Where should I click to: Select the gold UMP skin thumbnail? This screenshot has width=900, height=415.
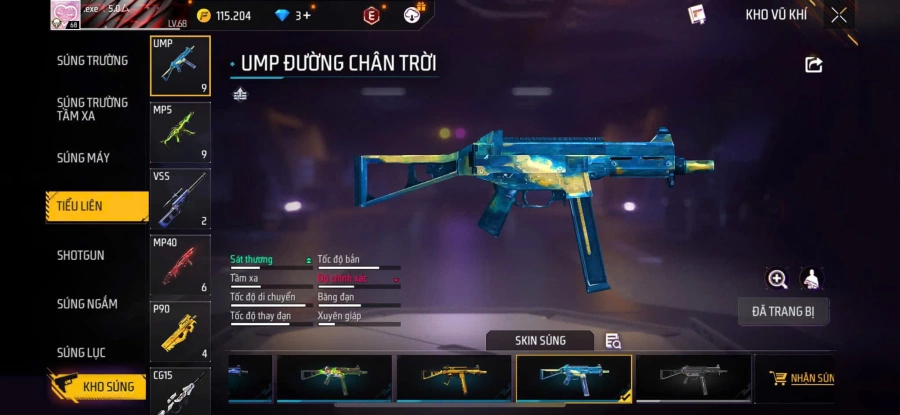tap(454, 378)
